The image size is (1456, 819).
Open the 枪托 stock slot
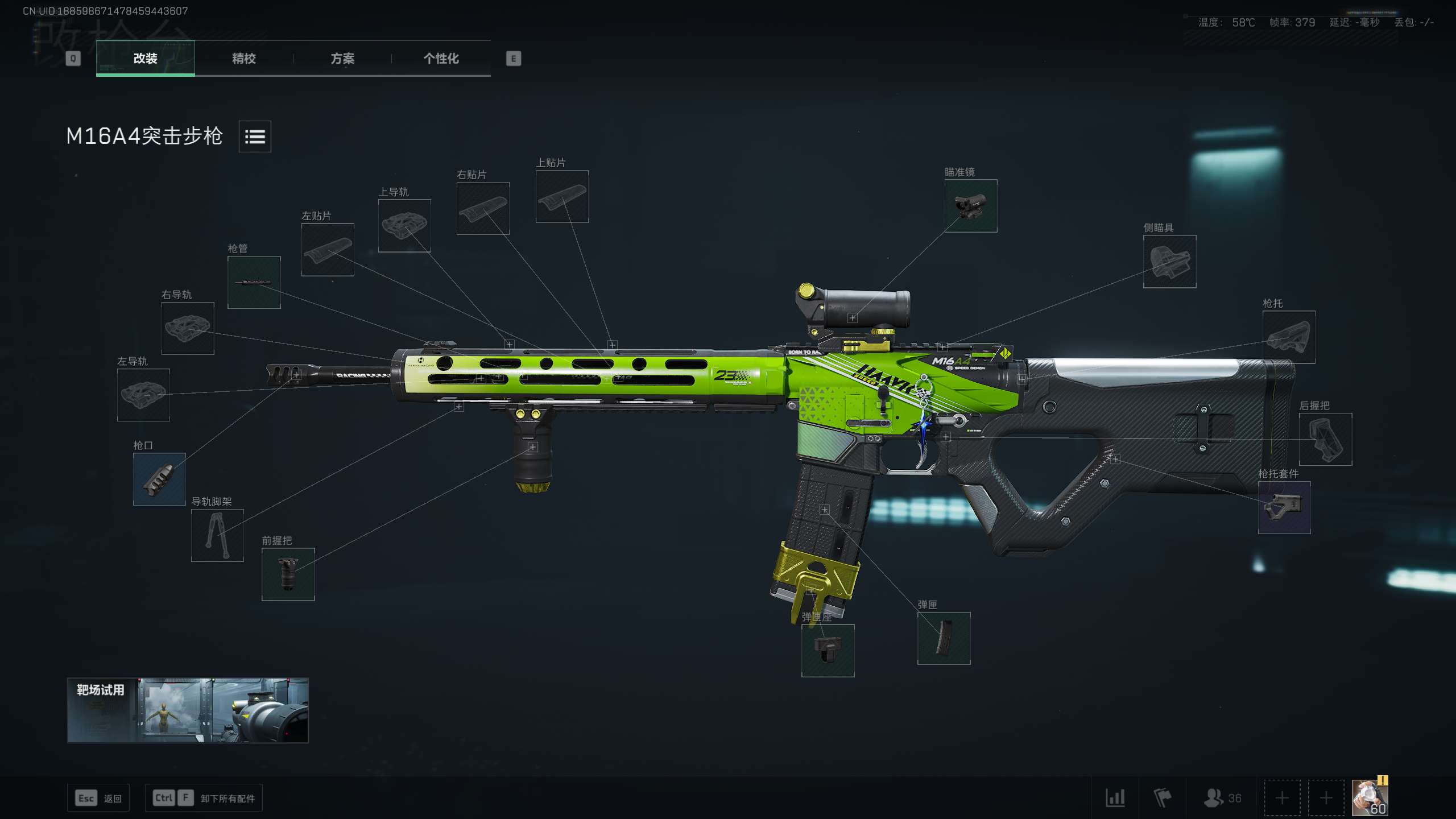(x=1288, y=337)
